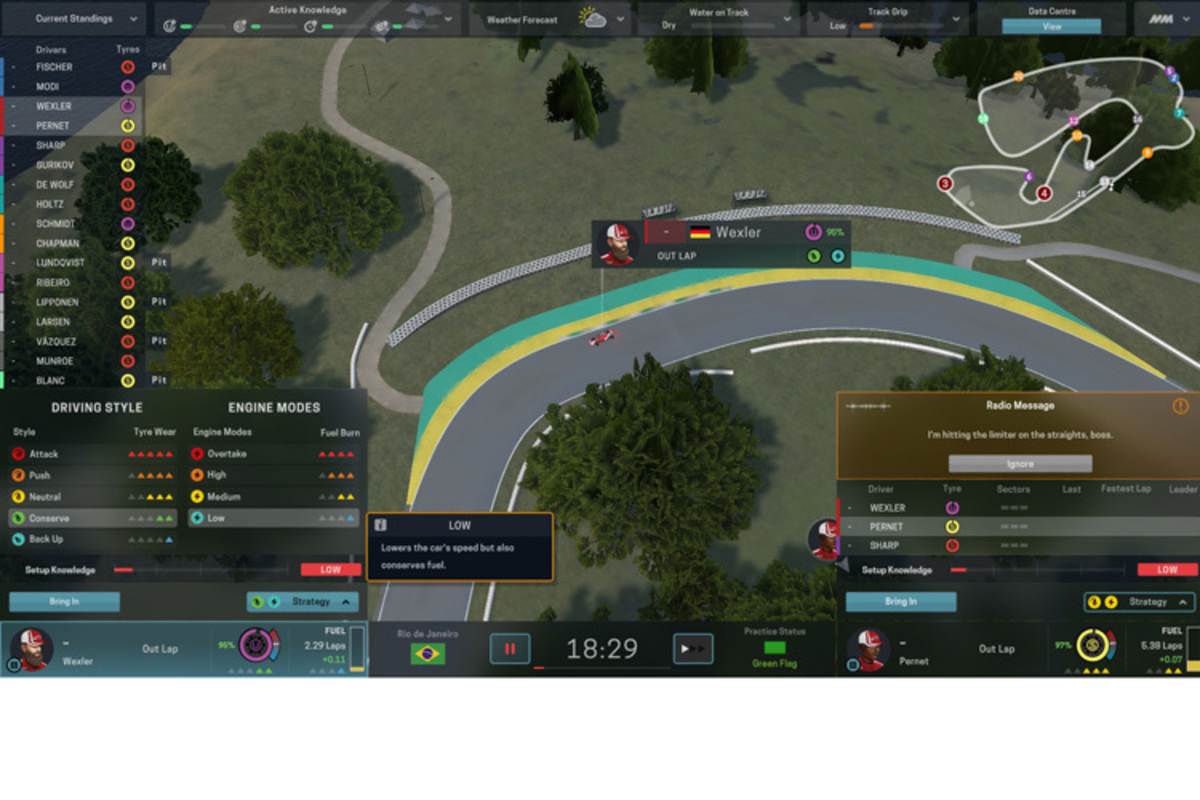This screenshot has width=1200, height=800.
Task: Expand the Weather Forecast panel
Action: [556, 19]
